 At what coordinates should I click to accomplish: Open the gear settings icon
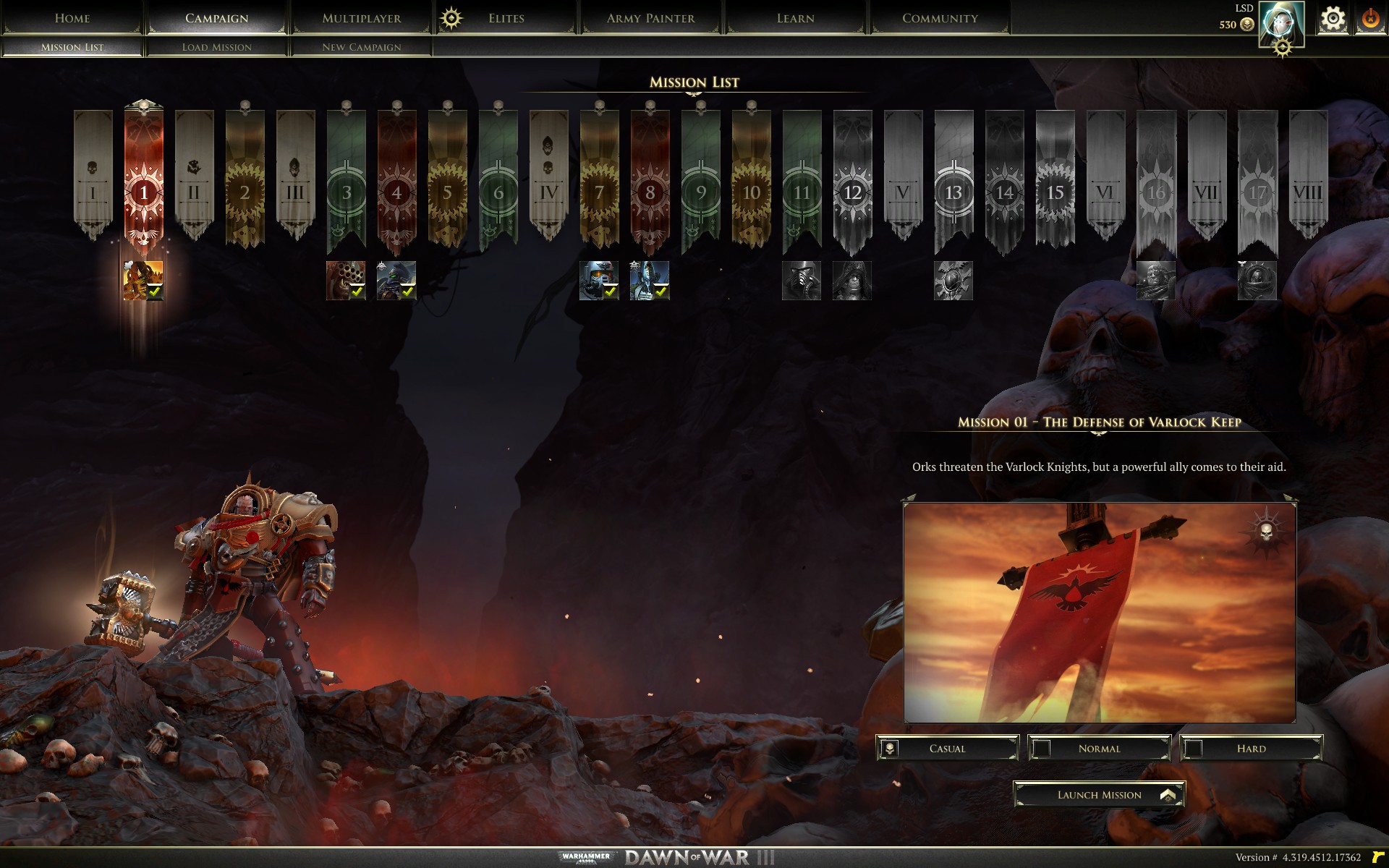point(1333,19)
